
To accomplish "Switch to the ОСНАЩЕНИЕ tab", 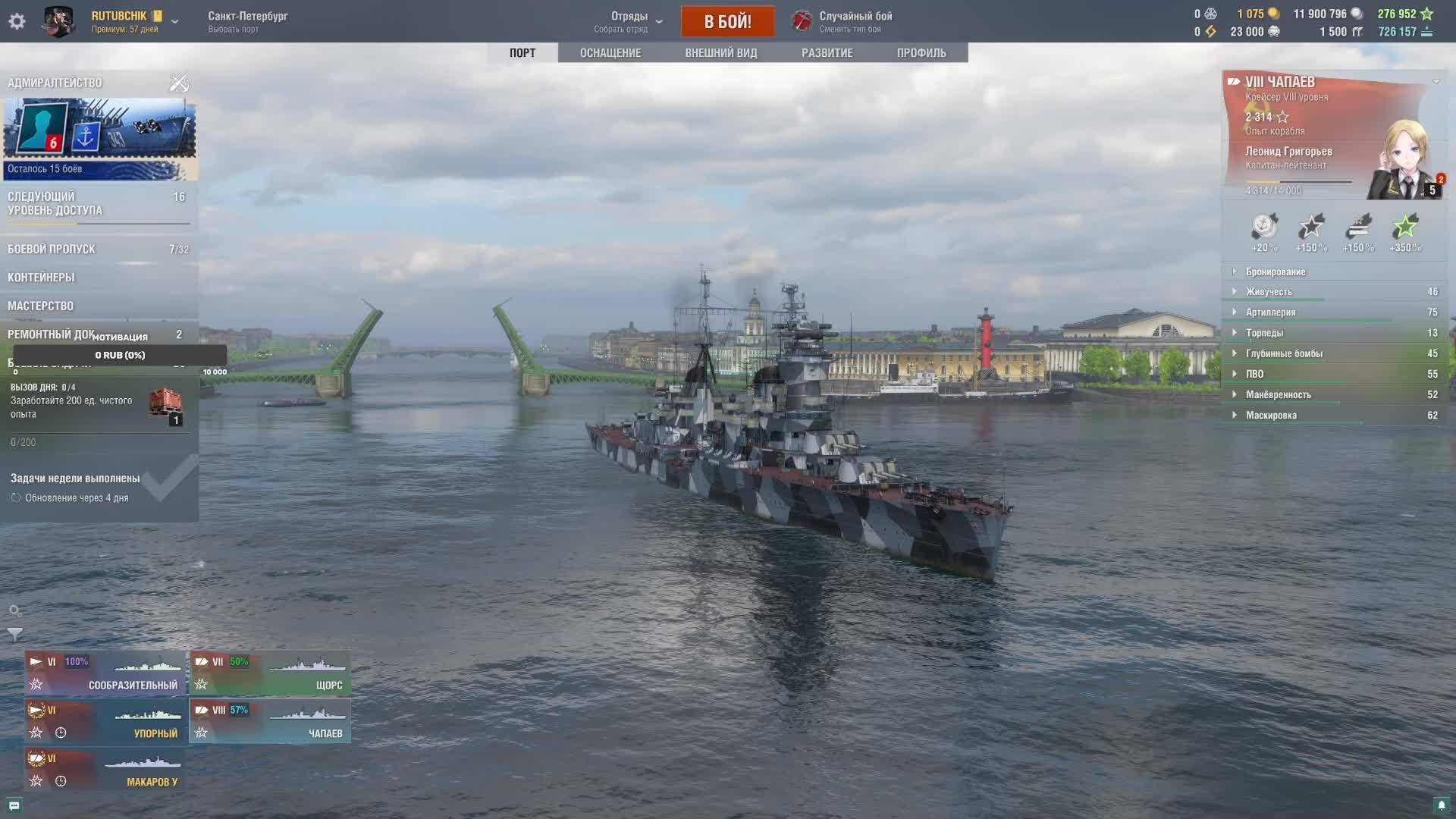I will click(x=610, y=53).
